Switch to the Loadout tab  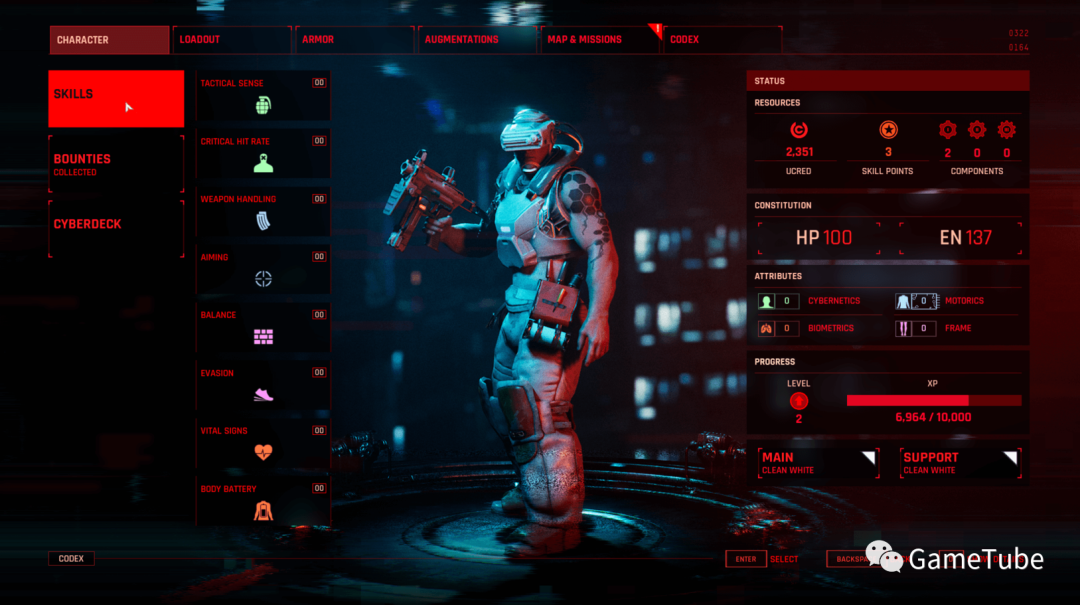pyautogui.click(x=232, y=40)
